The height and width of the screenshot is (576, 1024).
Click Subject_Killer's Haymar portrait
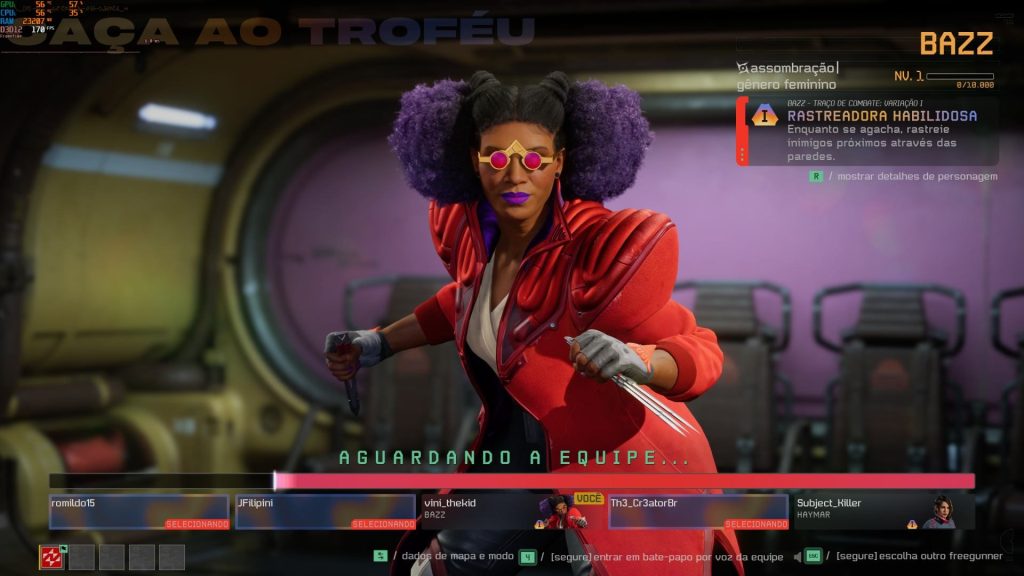[940, 511]
